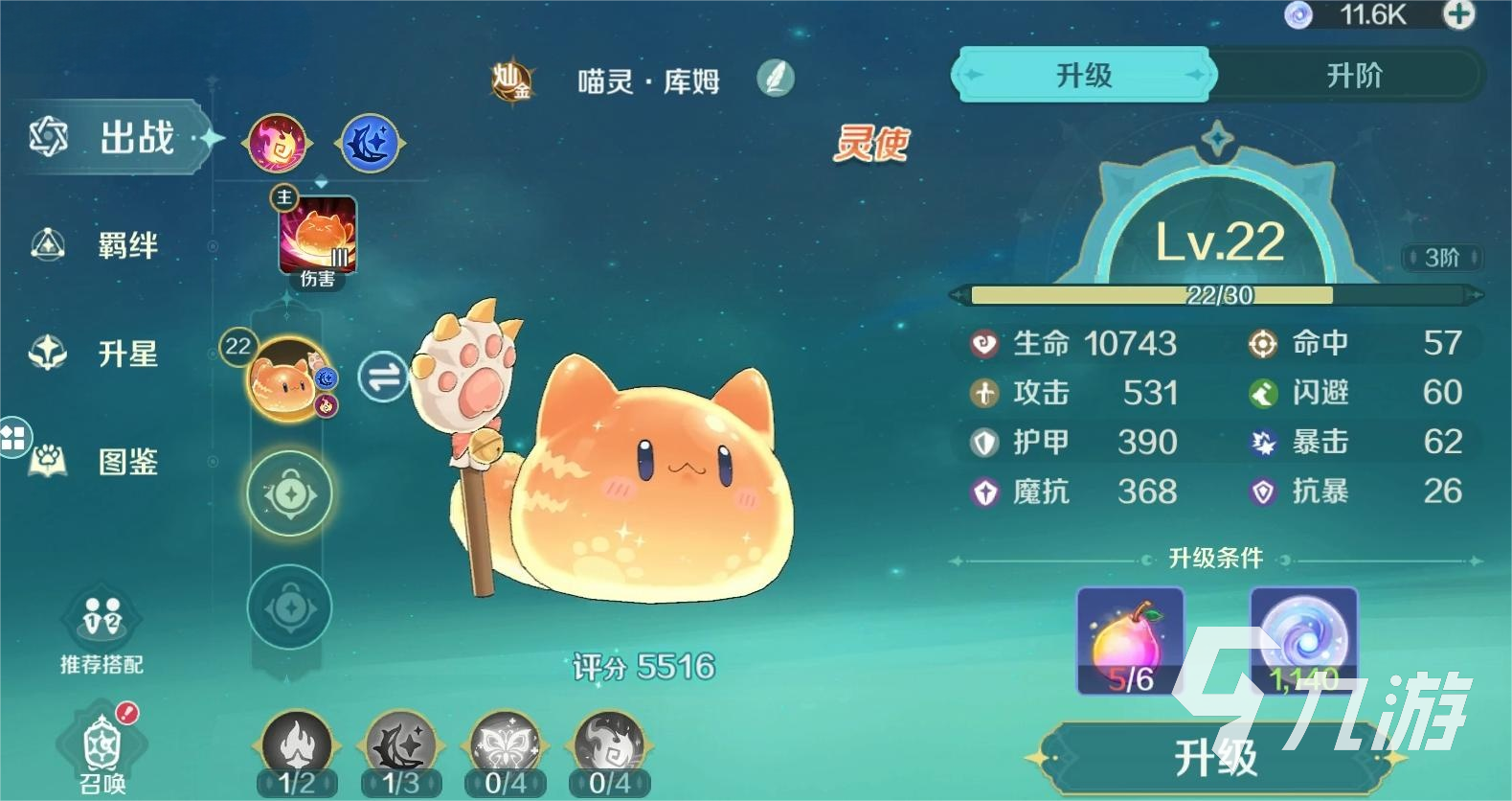Switch to the 升阶 tab
Viewport: 1512px width, 801px height.
coord(1352,74)
